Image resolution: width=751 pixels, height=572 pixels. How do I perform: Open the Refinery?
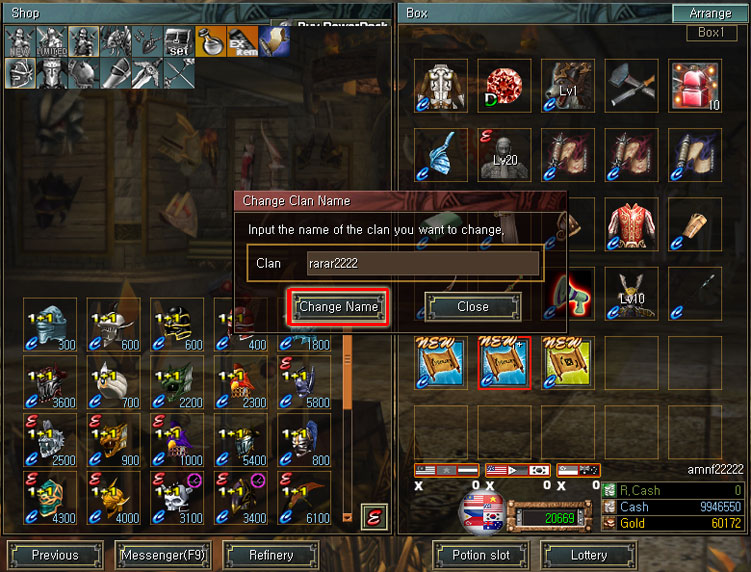coord(271,555)
